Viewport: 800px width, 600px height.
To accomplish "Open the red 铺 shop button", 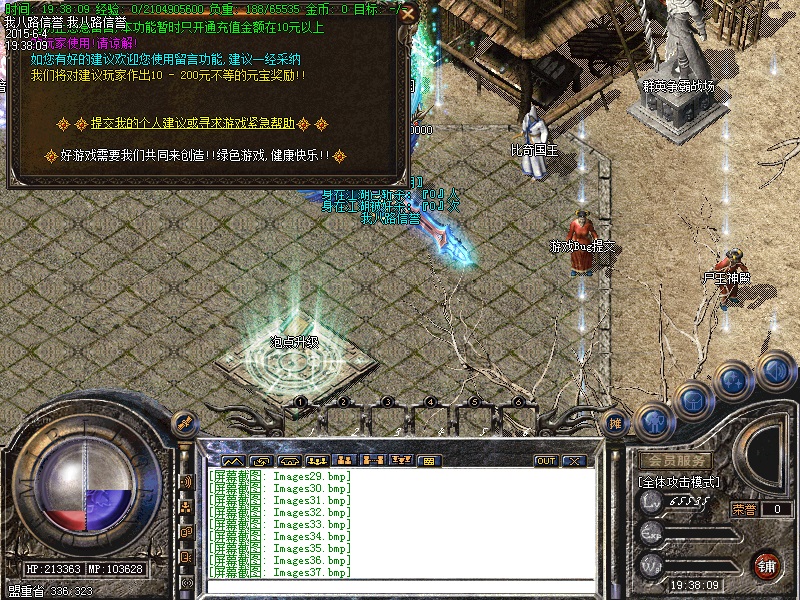I will point(767,564).
